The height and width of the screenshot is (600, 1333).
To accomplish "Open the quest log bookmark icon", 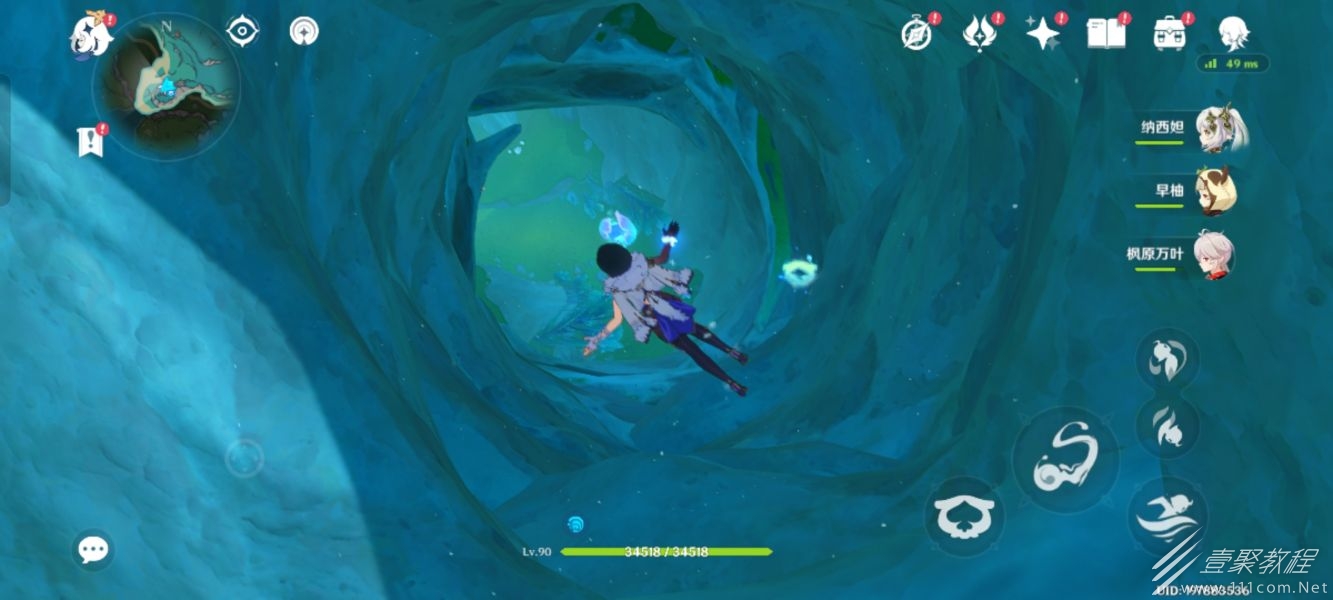I will coord(90,142).
